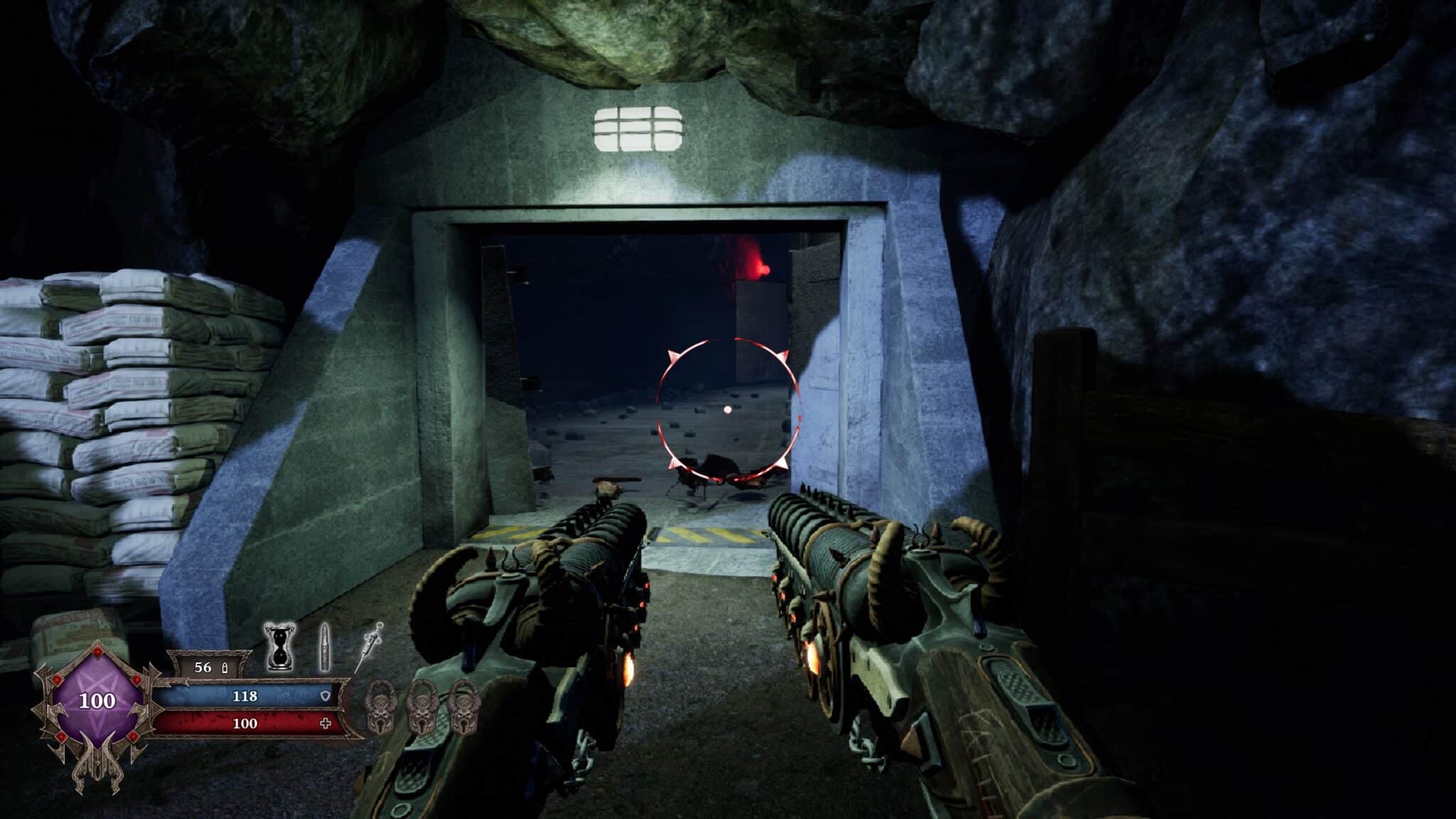Activate the hourglass power-up icon

point(280,647)
